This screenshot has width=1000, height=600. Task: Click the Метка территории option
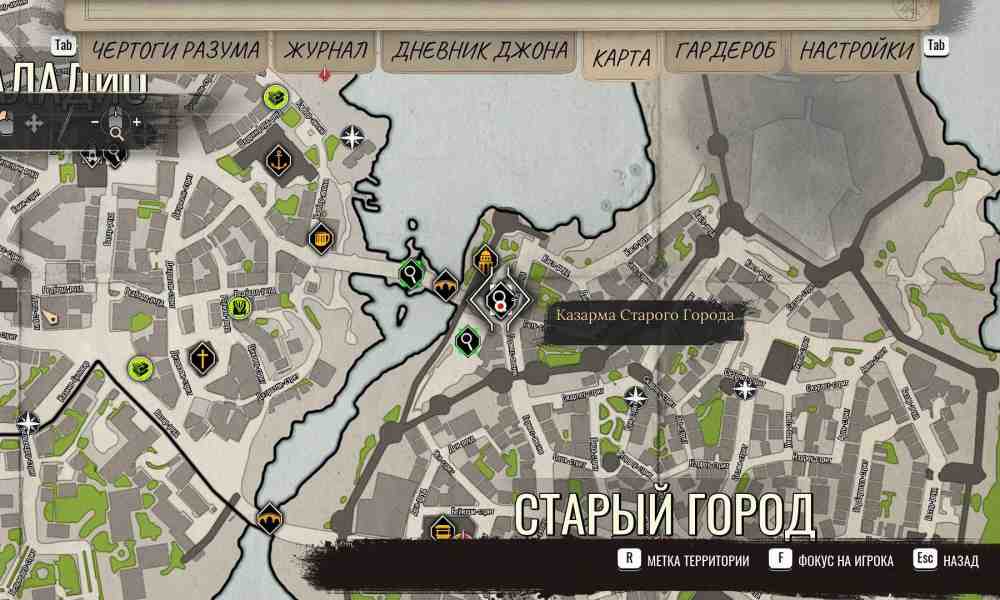click(697, 561)
